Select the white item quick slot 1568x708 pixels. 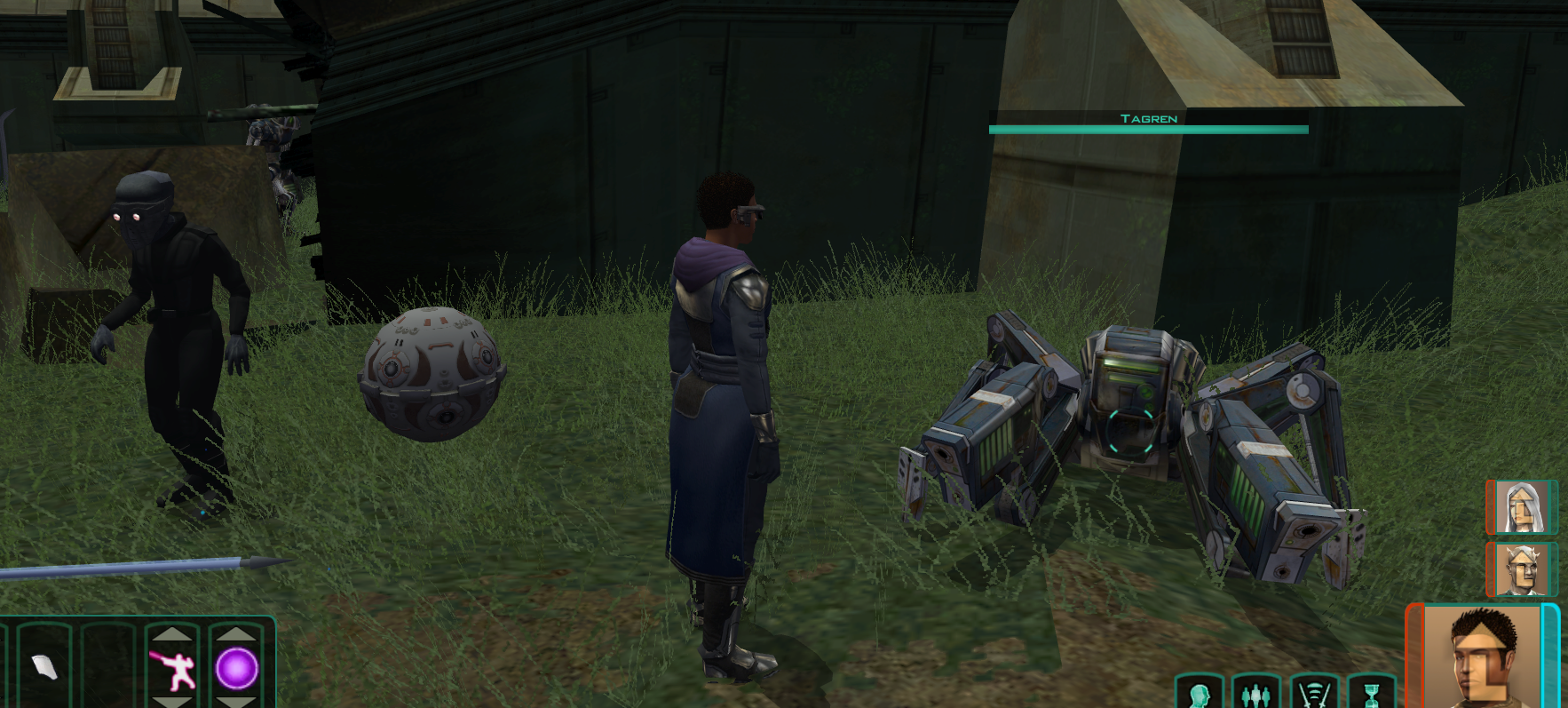[44, 666]
